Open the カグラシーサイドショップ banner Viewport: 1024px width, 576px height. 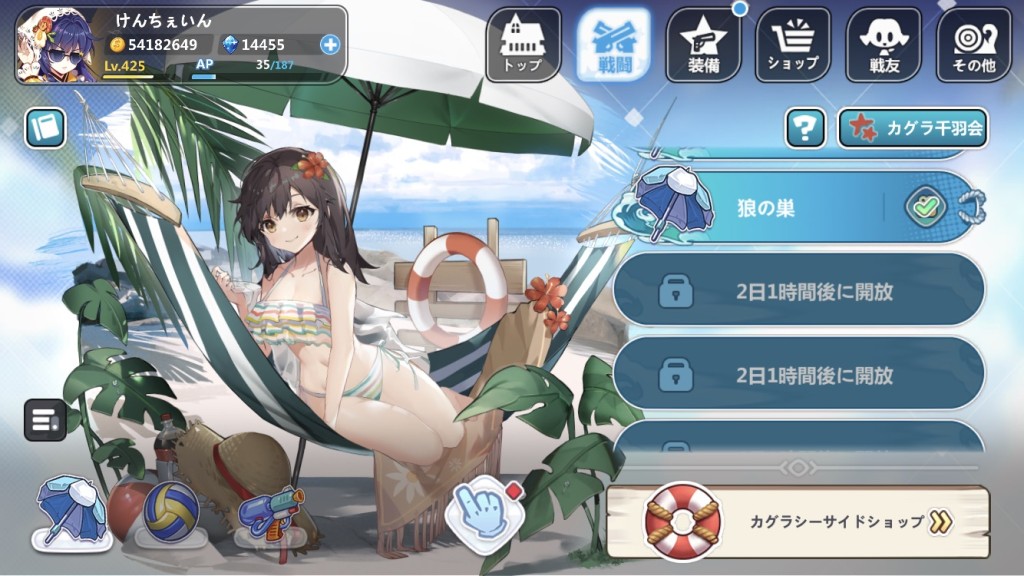[x=798, y=521]
